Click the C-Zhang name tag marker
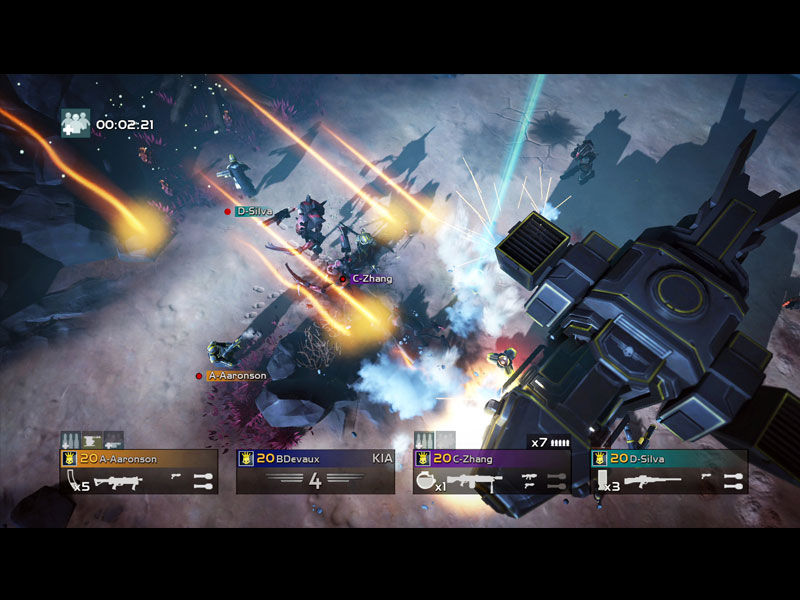 pyautogui.click(x=371, y=279)
